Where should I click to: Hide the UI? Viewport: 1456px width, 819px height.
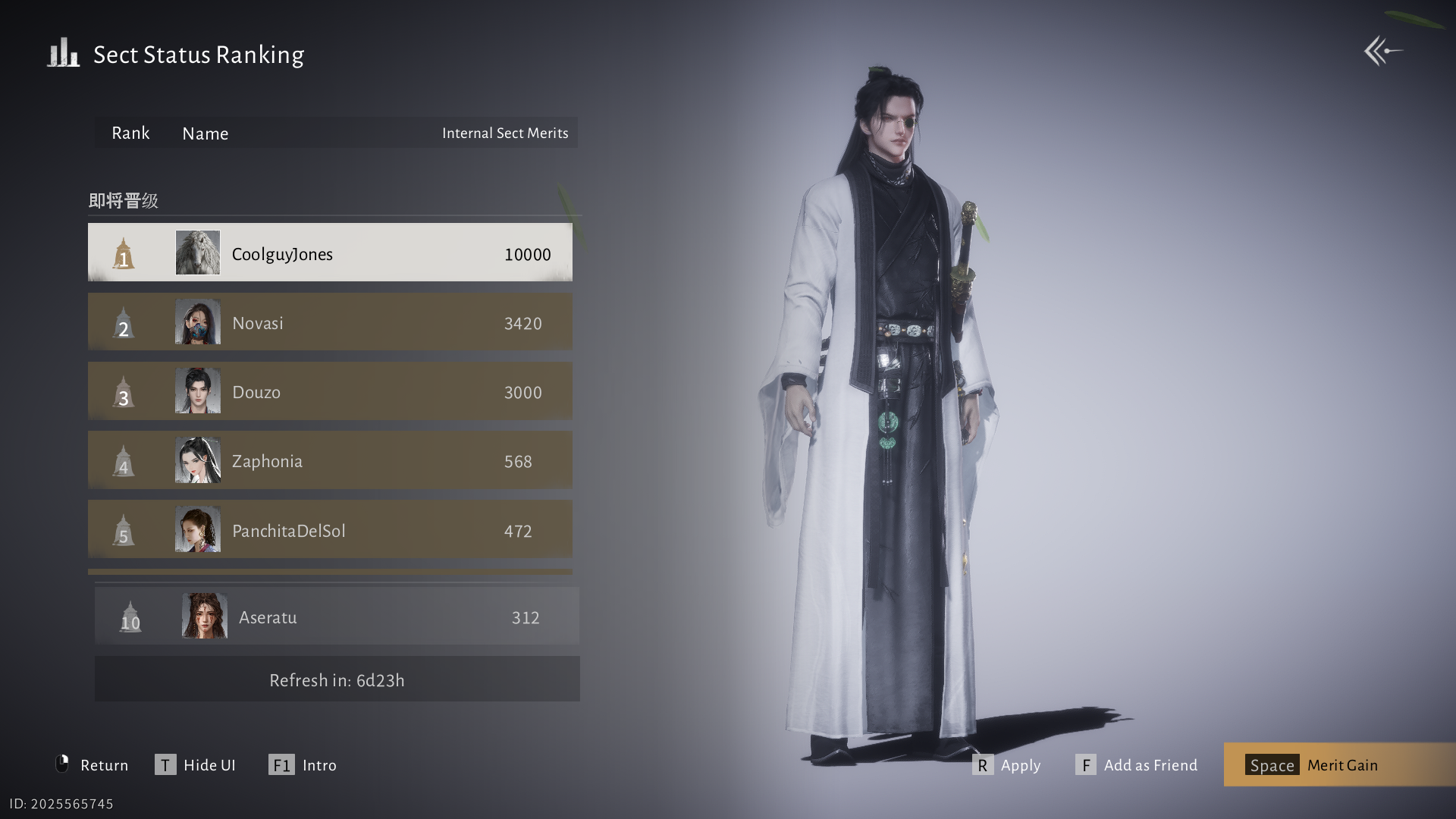(x=196, y=764)
